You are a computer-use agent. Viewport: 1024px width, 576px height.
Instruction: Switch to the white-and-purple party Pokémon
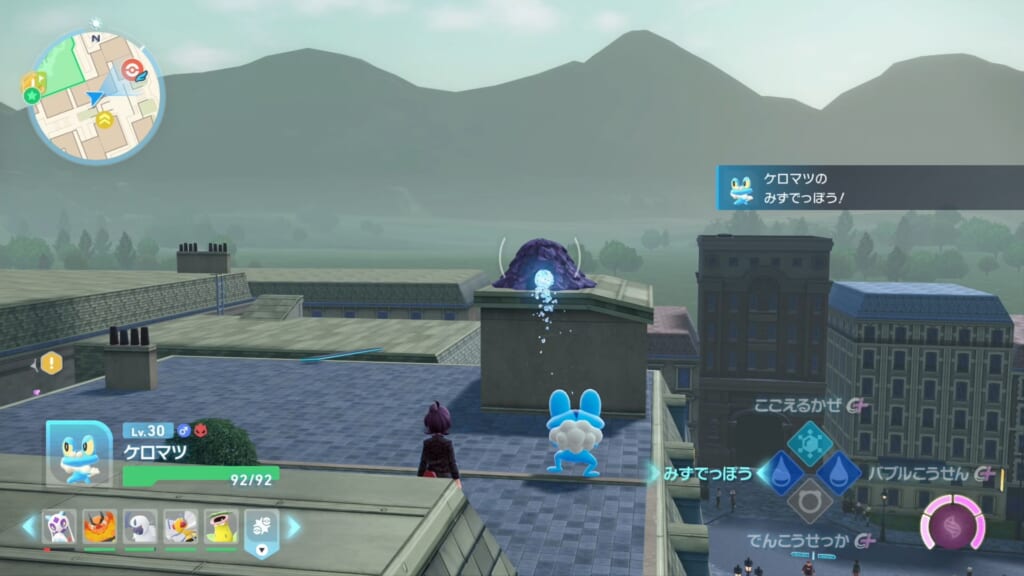pyautogui.click(x=57, y=526)
